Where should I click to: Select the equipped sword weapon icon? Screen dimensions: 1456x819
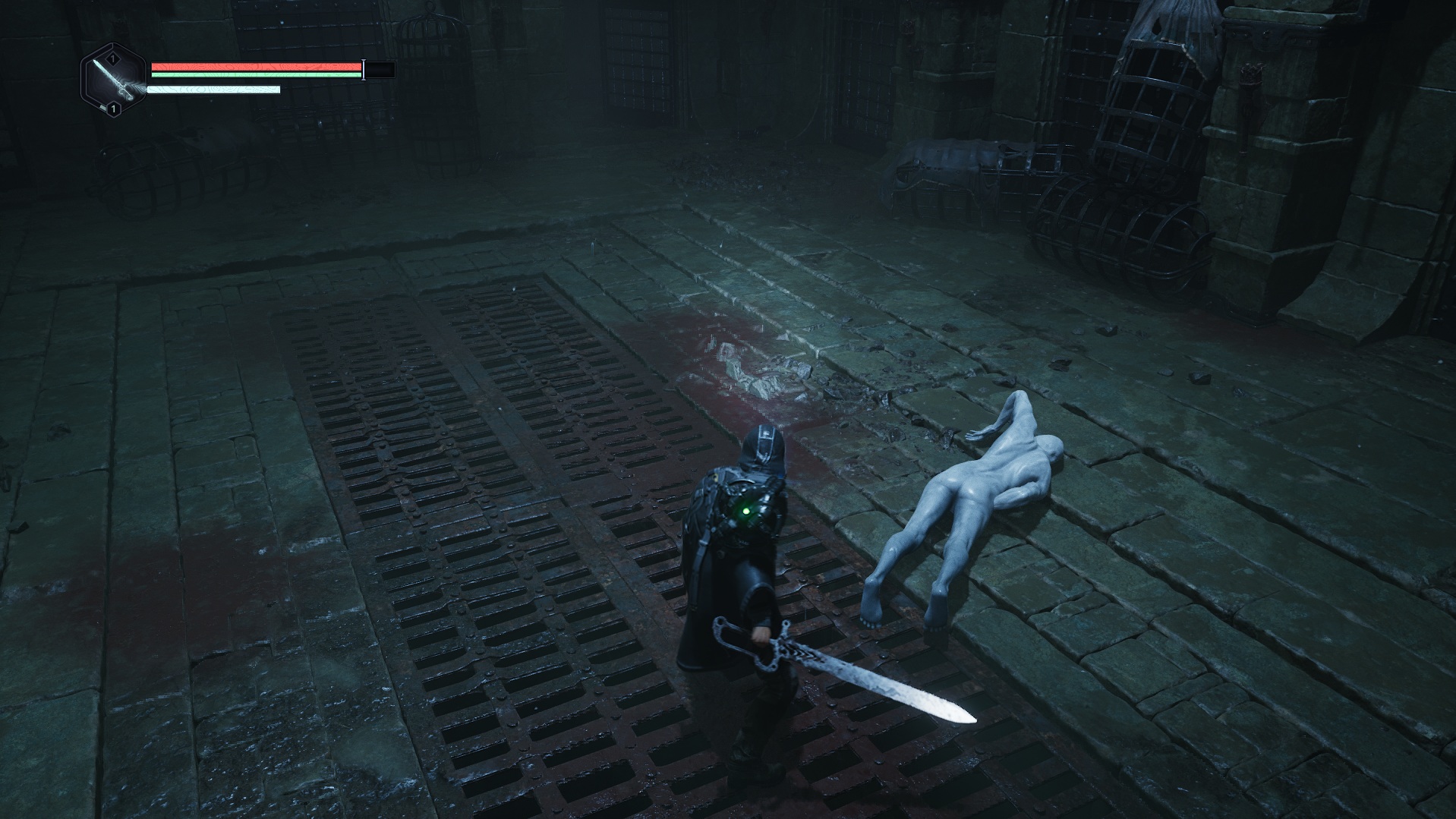tap(112, 80)
